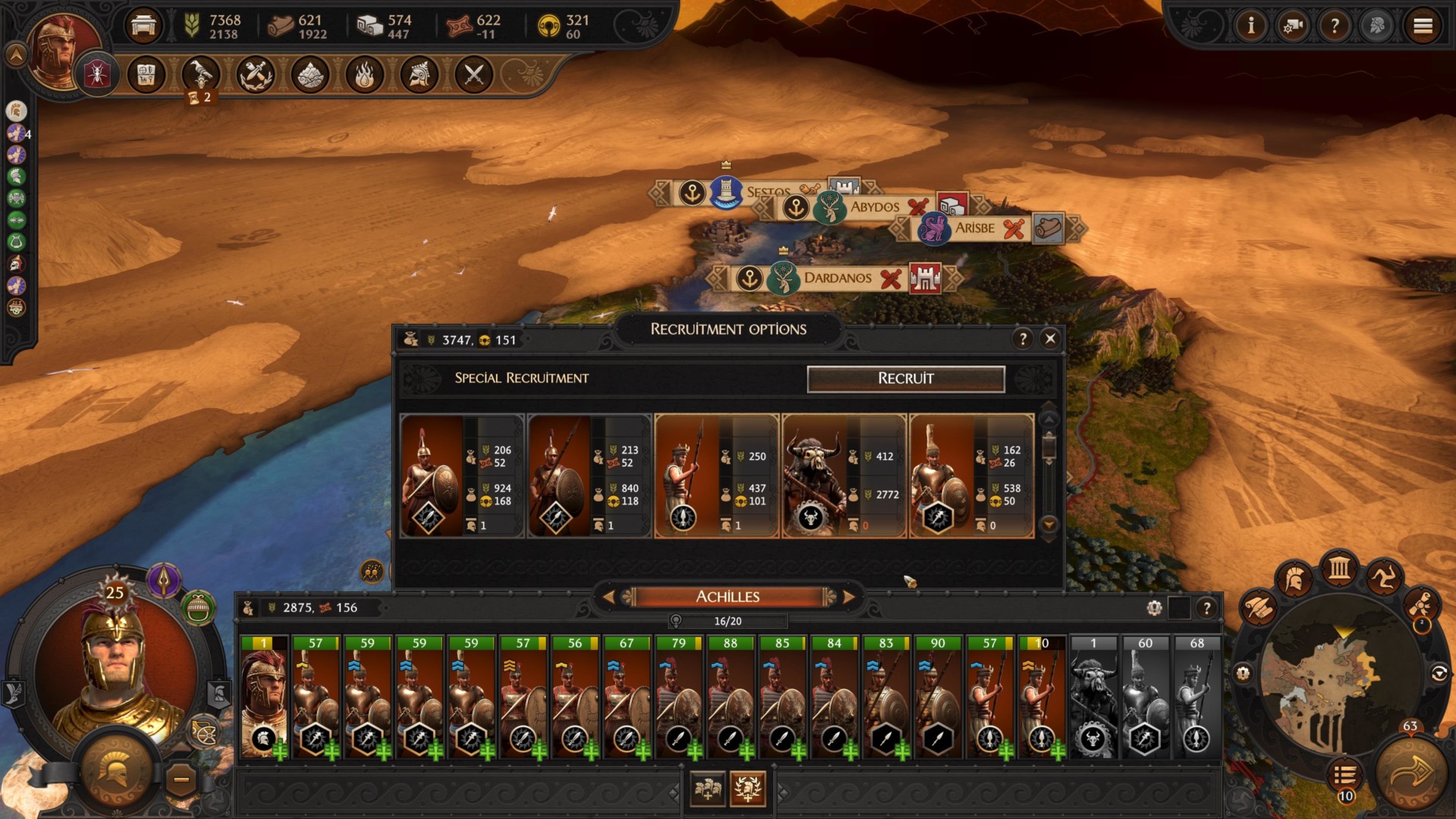
Task: Select Achilles hero card in army
Action: pos(263,698)
